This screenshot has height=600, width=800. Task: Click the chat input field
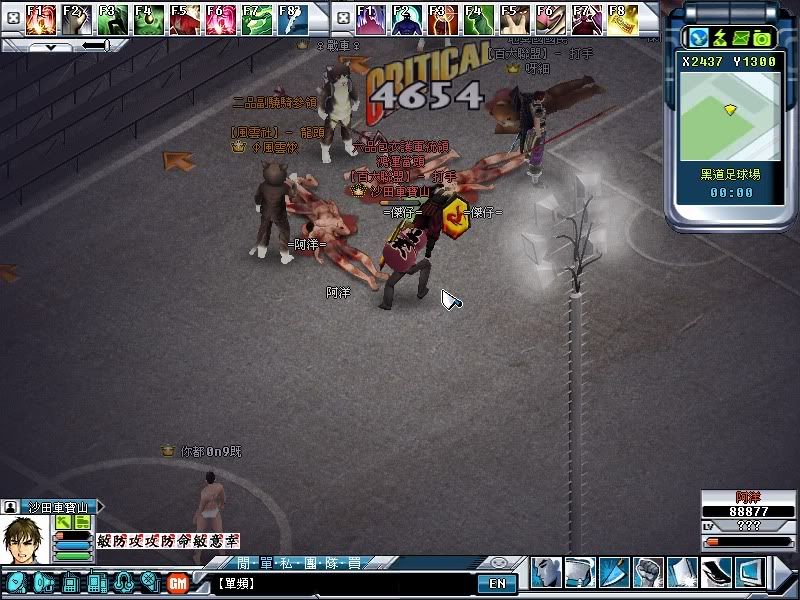pyautogui.click(x=340, y=583)
